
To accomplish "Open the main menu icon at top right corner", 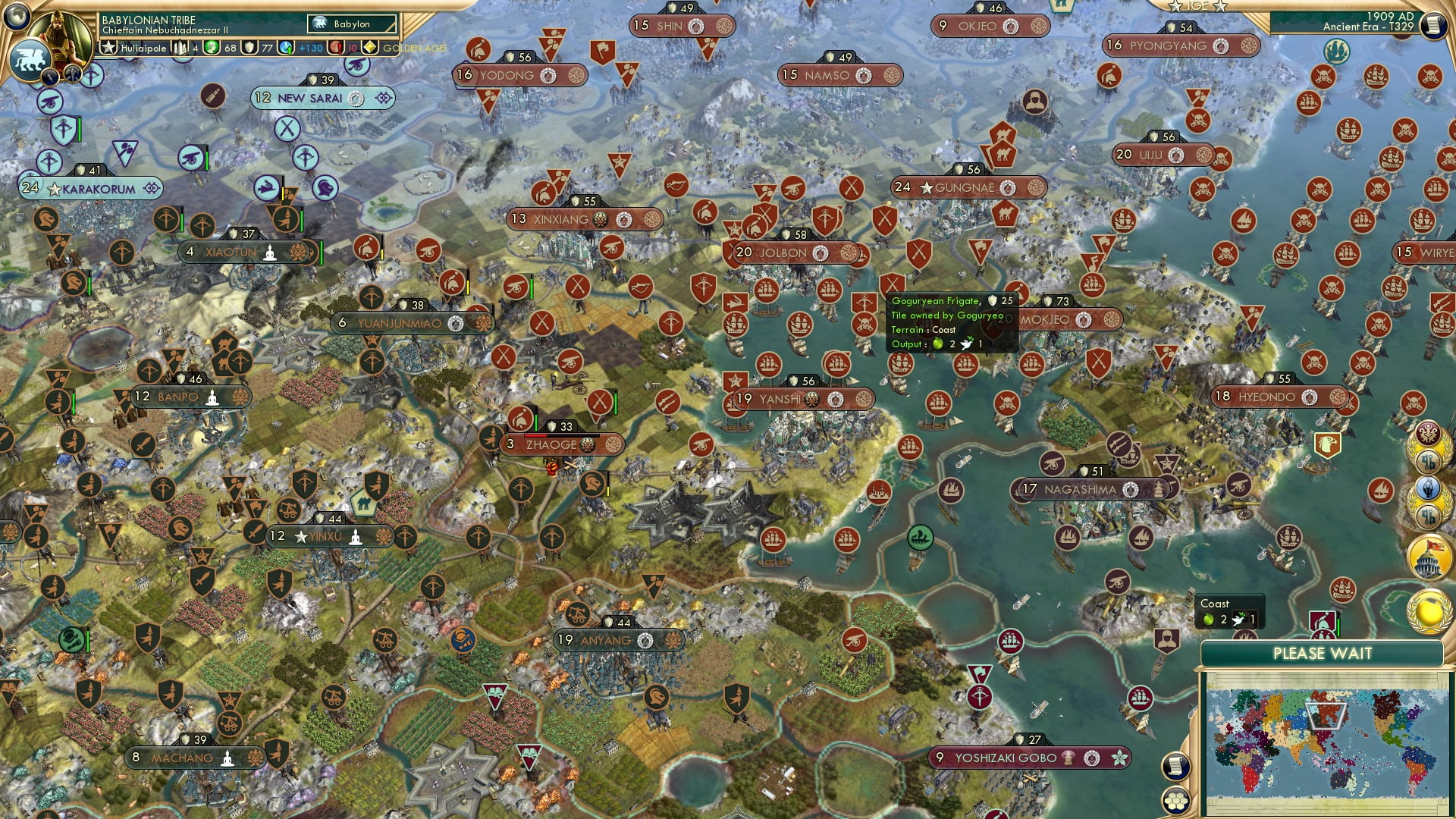I will pyautogui.click(x=1436, y=23).
